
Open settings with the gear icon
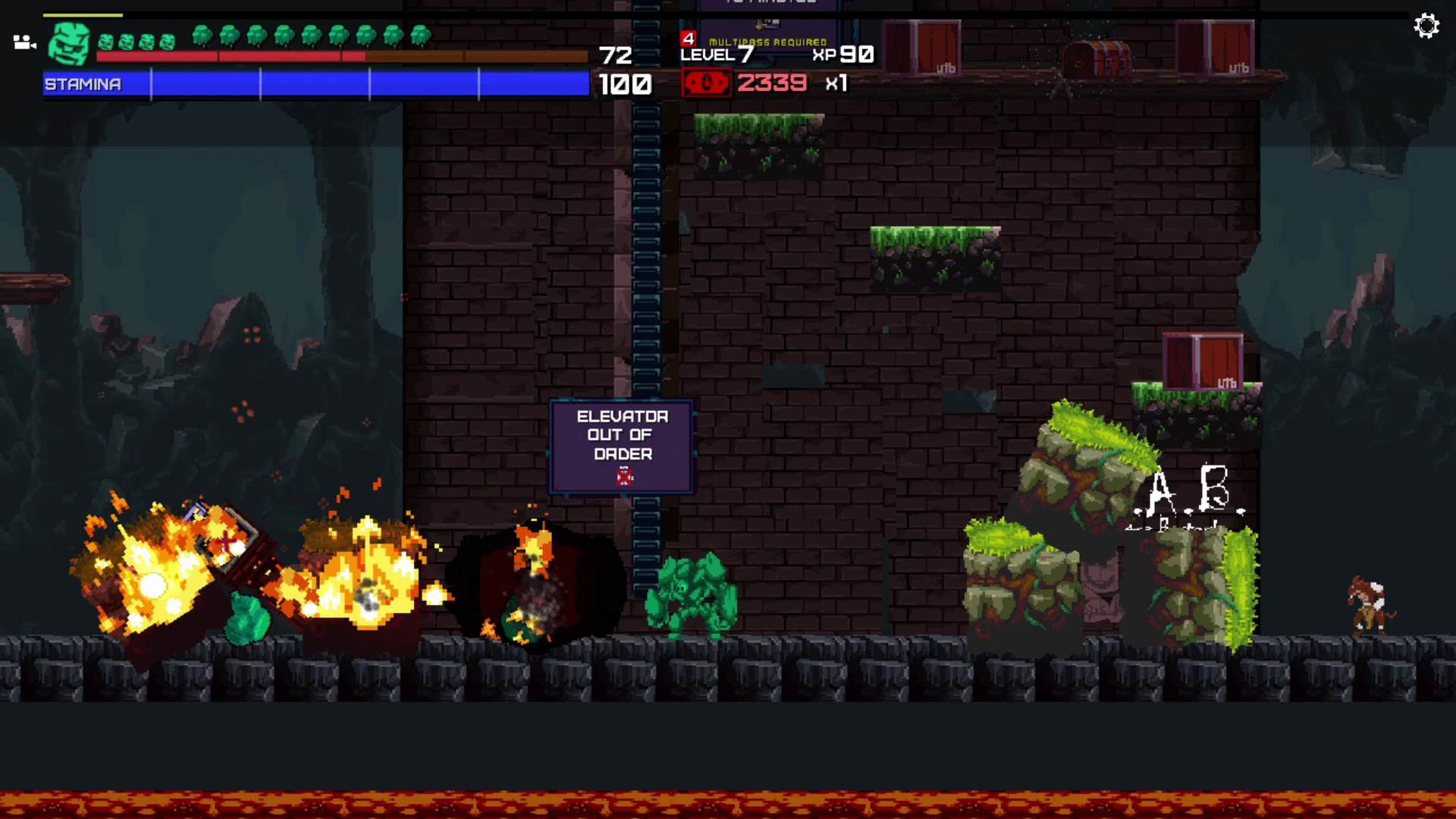click(1426, 27)
